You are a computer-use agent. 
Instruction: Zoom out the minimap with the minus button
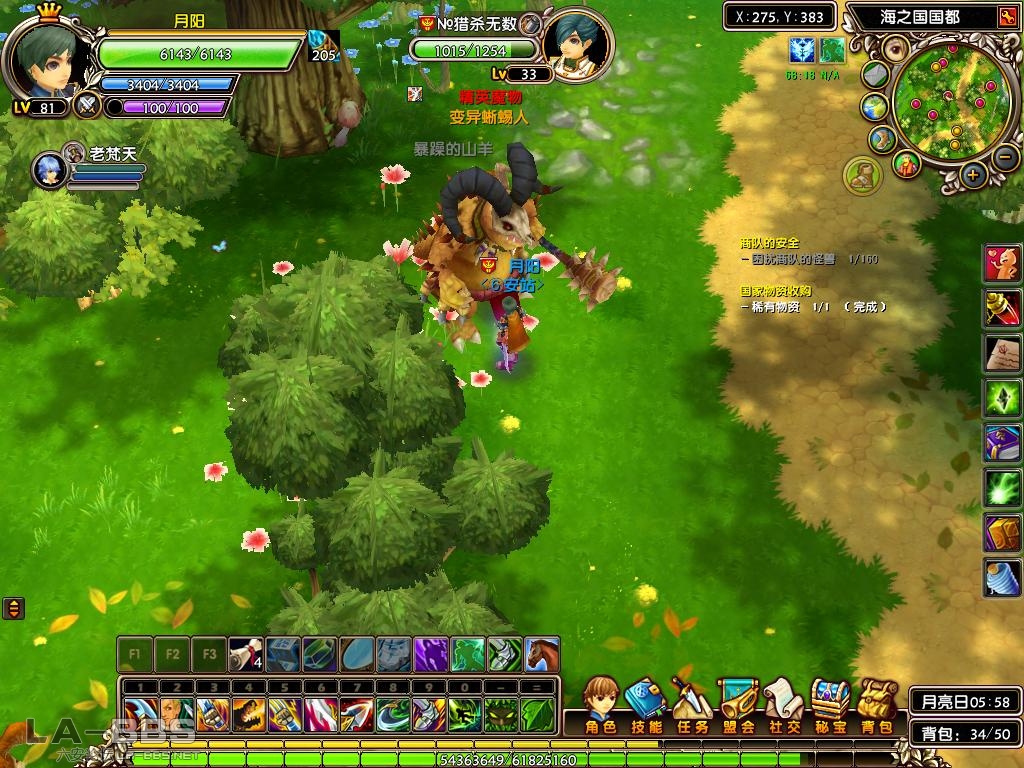point(1006,156)
